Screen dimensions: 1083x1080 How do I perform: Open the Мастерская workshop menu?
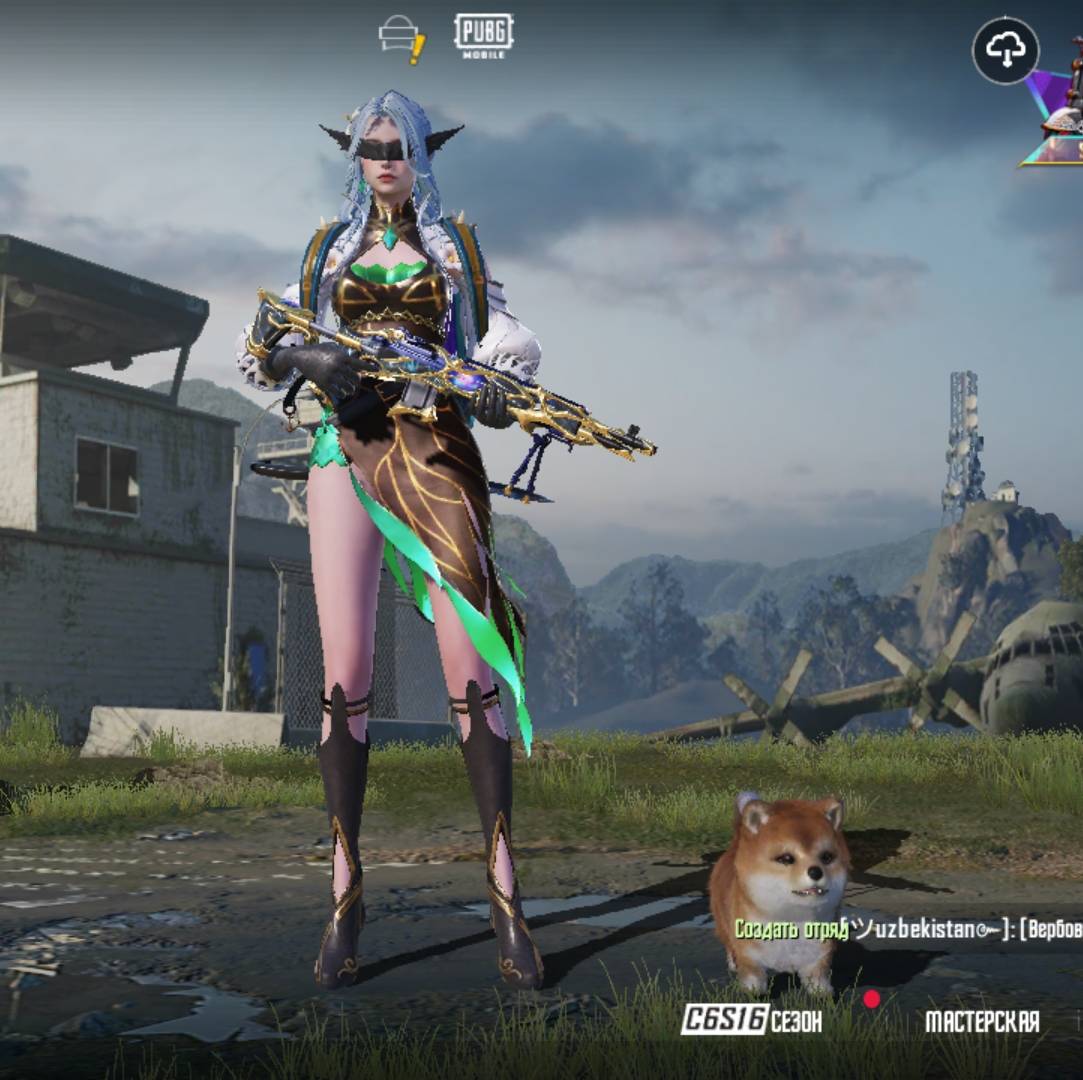981,1021
